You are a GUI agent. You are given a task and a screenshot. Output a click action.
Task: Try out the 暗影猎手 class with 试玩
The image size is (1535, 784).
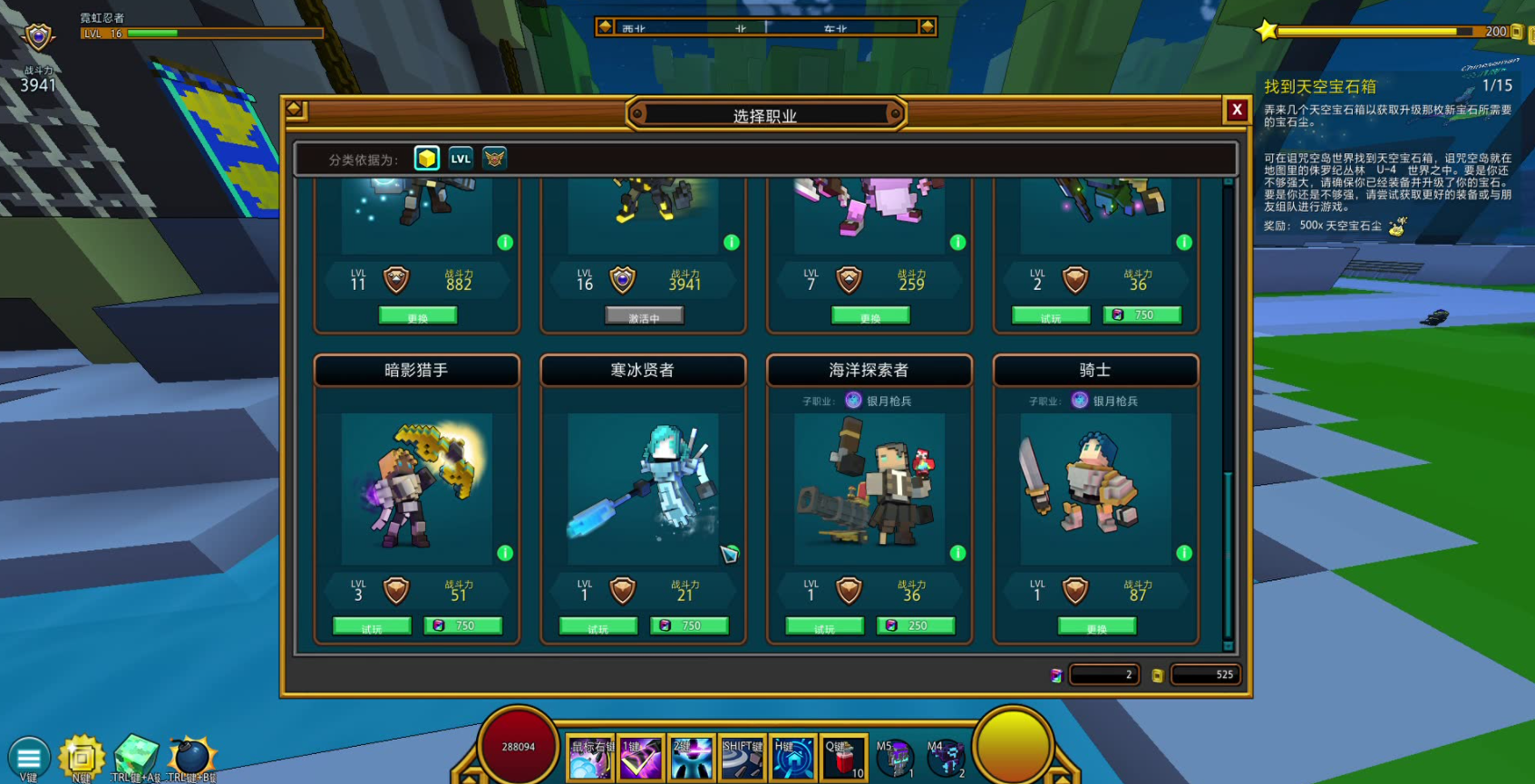[372, 626]
